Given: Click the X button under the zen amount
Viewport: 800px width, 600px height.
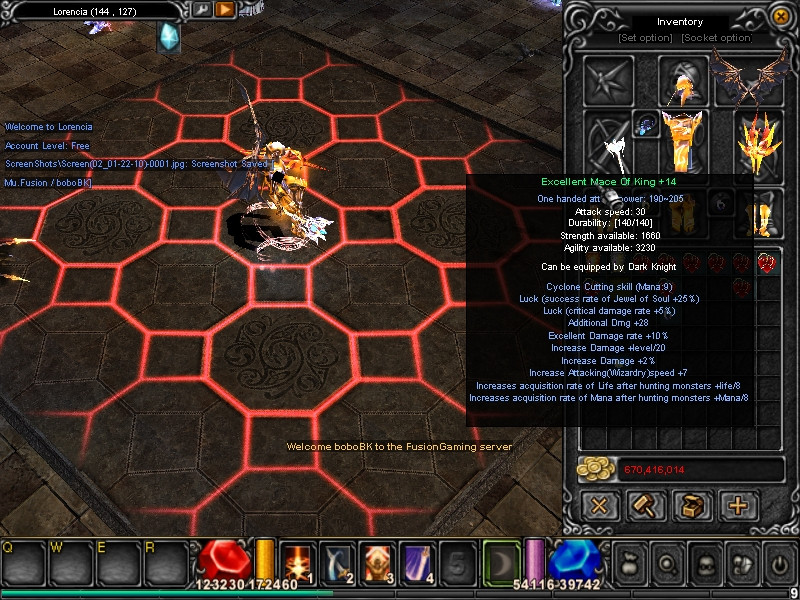Looking at the screenshot, I should tap(600, 506).
